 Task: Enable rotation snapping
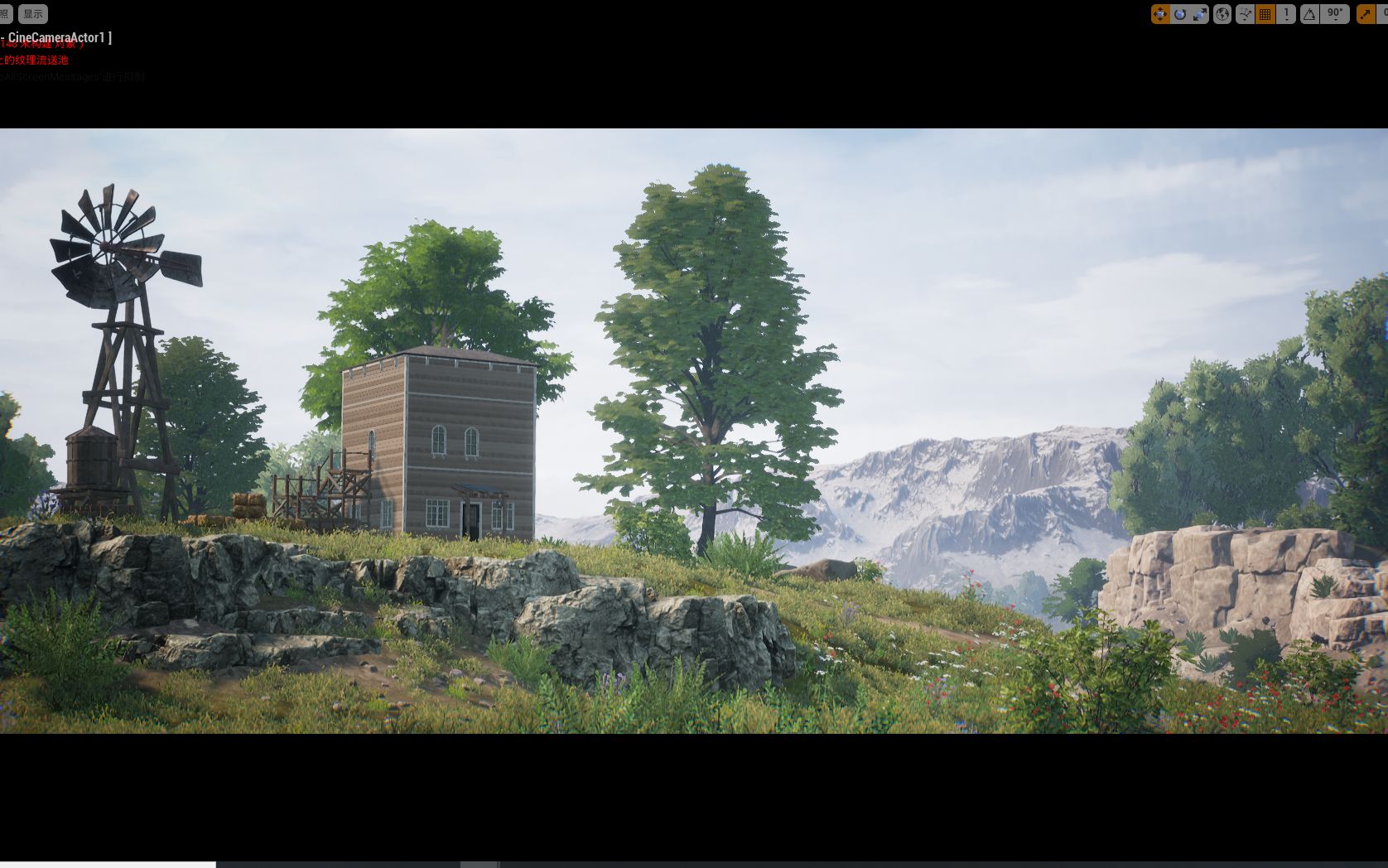tap(1308, 13)
